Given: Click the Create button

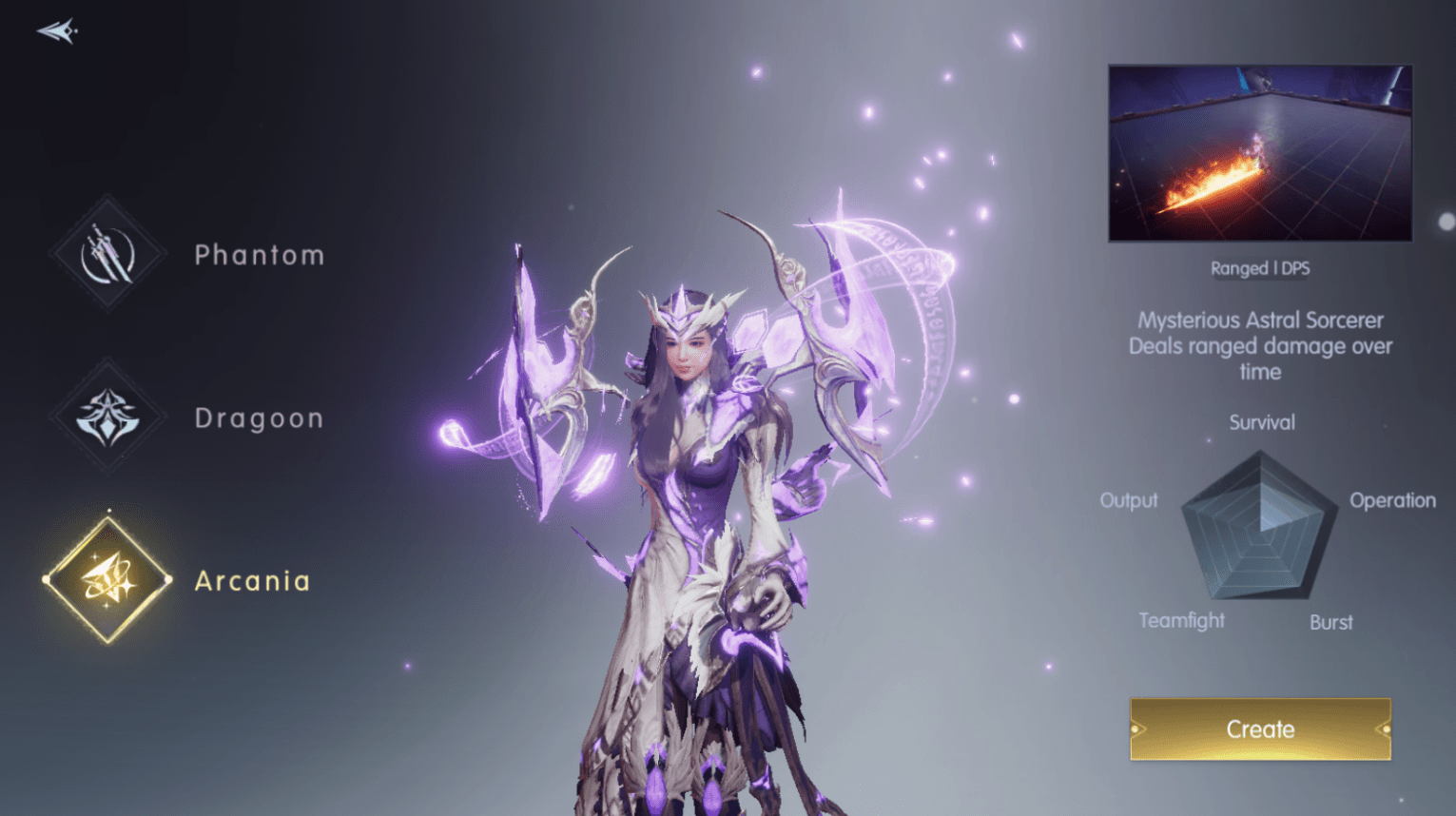Looking at the screenshot, I should point(1259,729).
